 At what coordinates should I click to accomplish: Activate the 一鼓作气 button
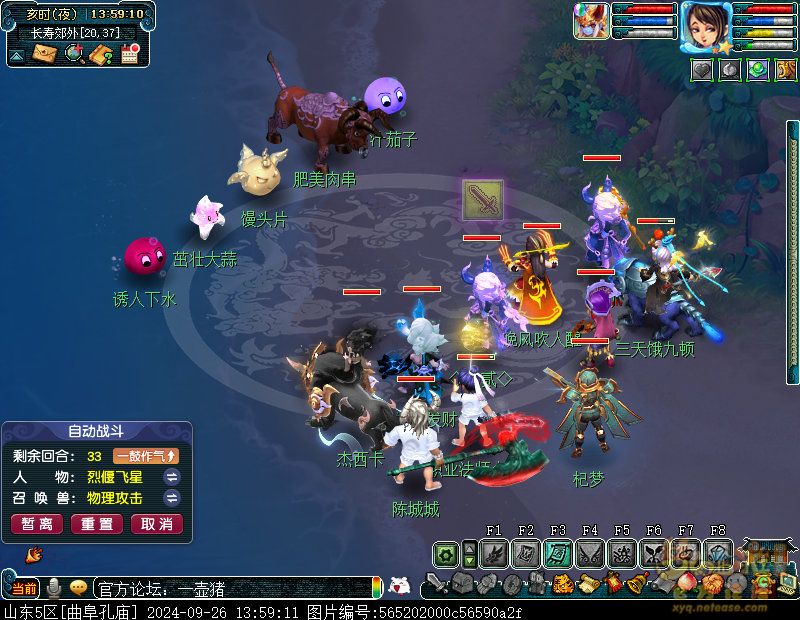point(146,456)
